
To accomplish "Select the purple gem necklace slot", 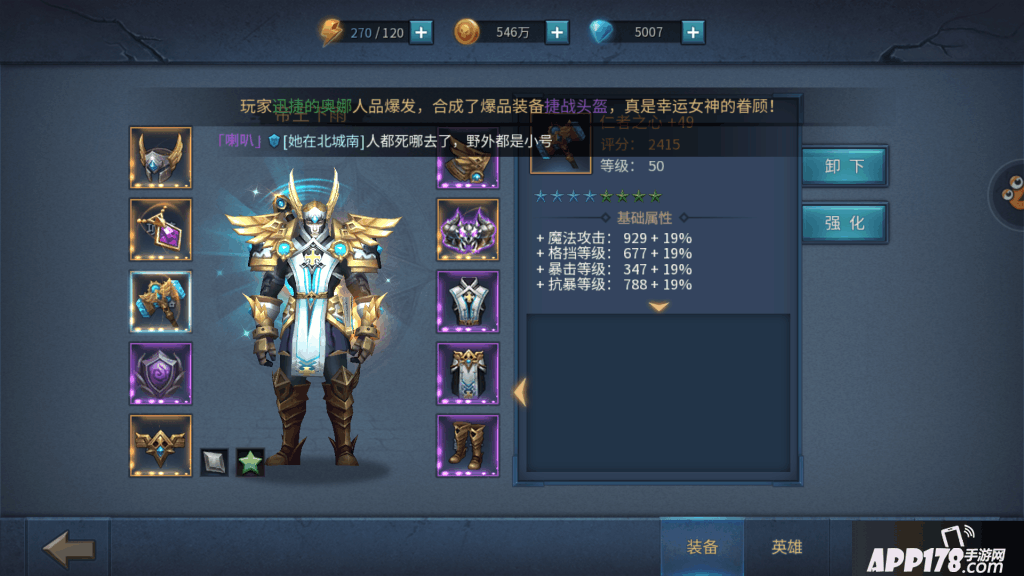I will point(160,229).
